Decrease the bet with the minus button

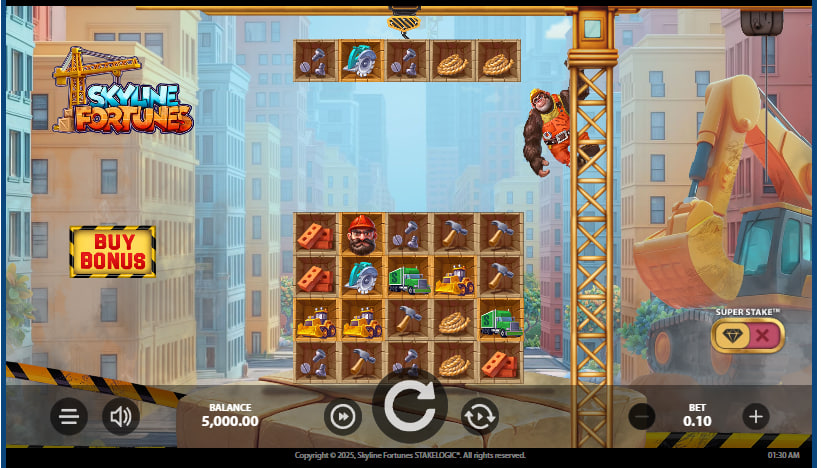pyautogui.click(x=642, y=416)
